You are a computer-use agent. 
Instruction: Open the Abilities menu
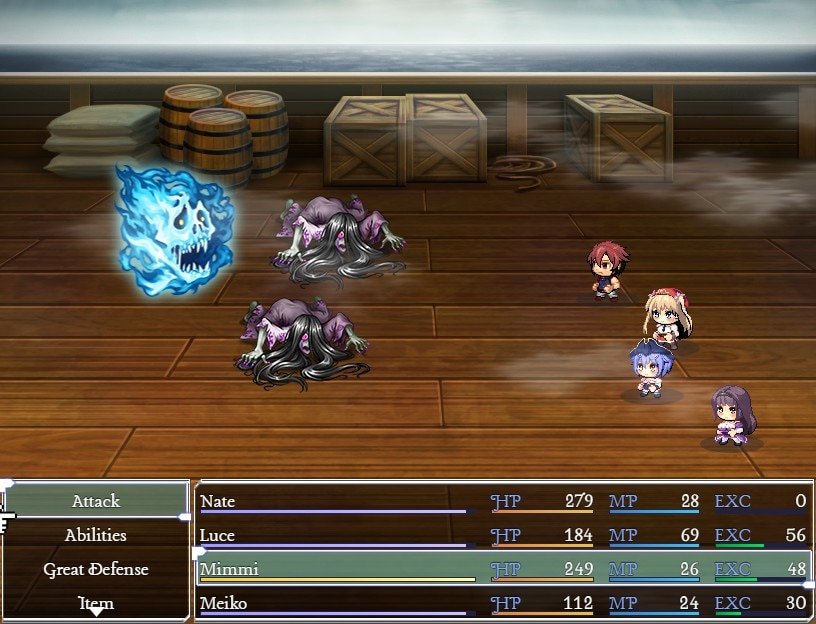pyautogui.click(x=96, y=535)
